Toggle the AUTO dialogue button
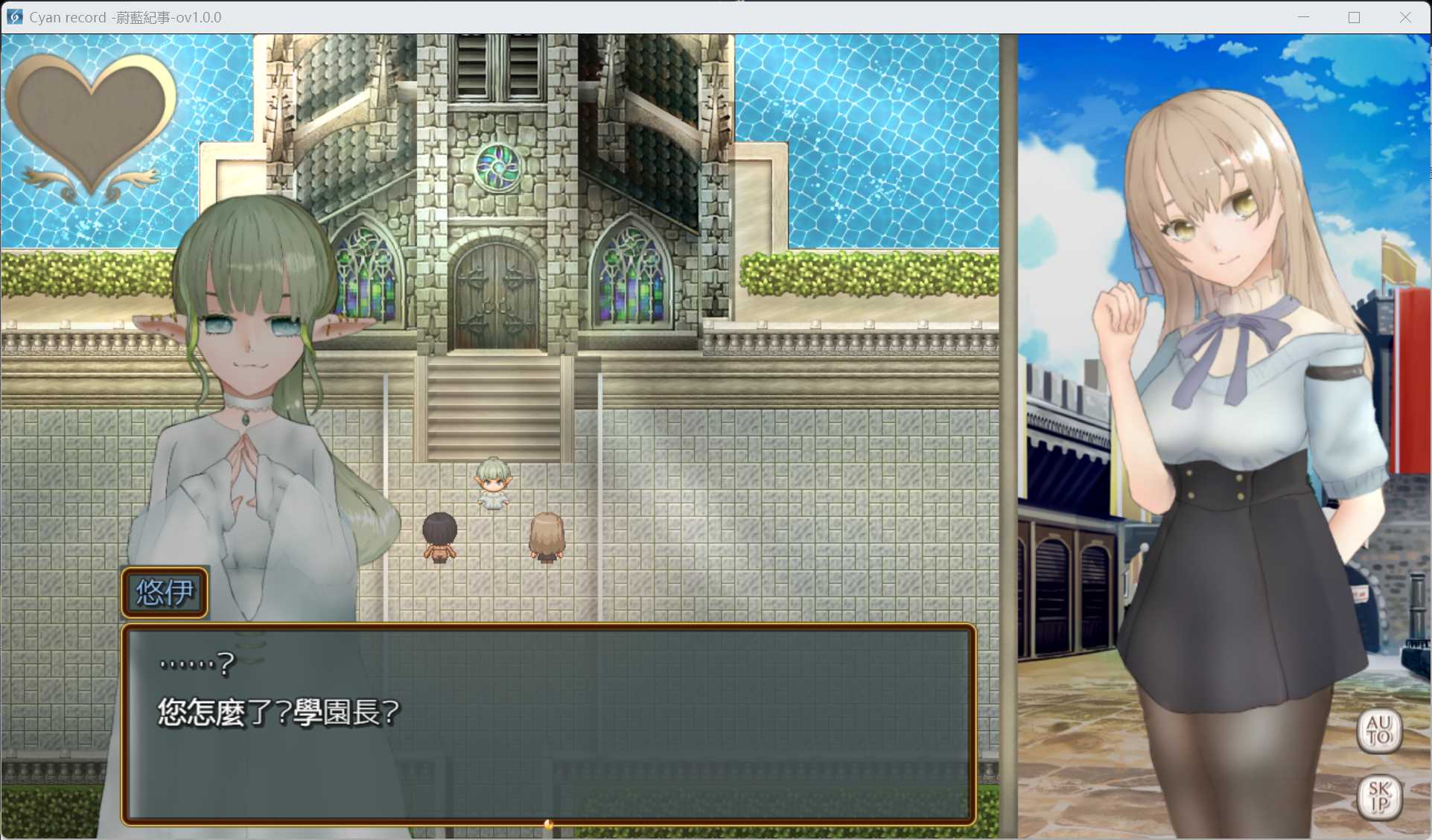Image resolution: width=1432 pixels, height=840 pixels. [1378, 731]
